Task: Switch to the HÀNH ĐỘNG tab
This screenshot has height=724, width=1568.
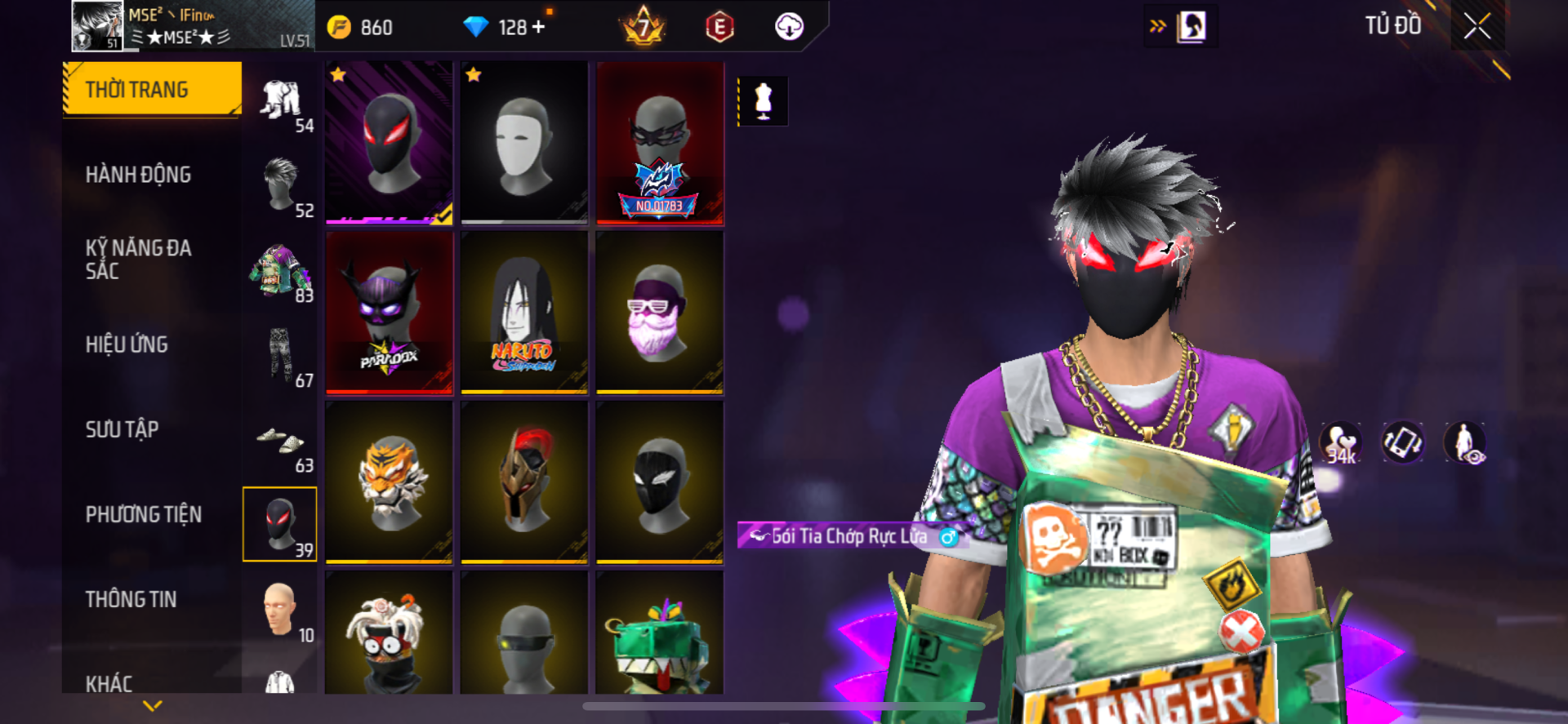Action: click(x=138, y=175)
